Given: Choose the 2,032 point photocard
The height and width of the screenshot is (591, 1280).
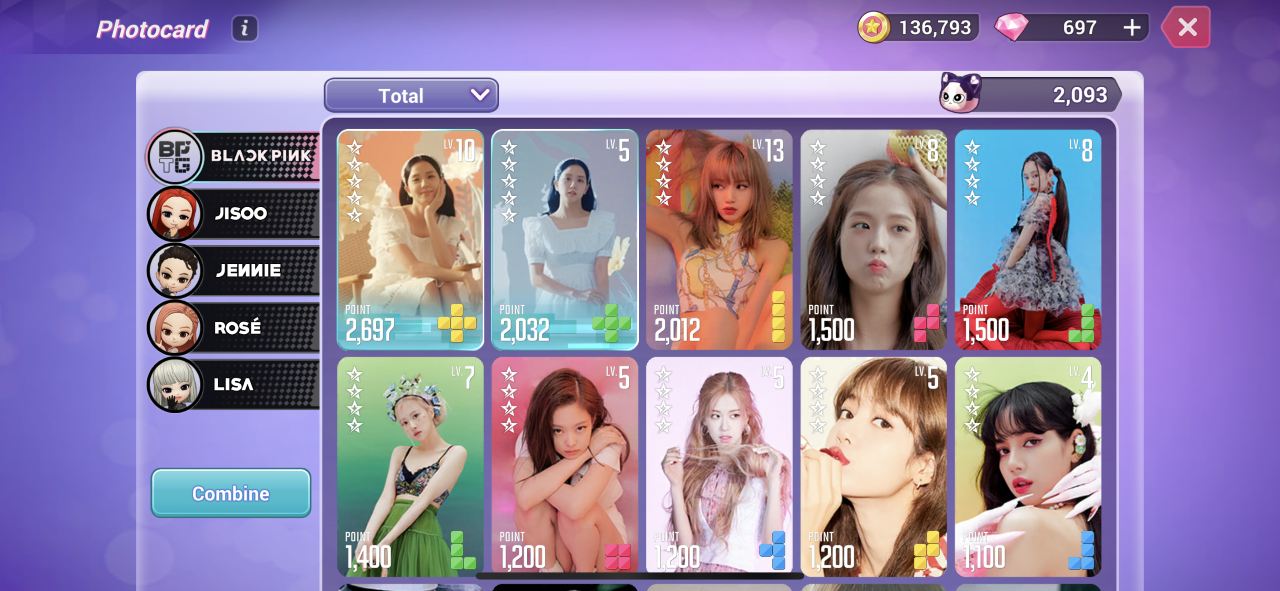Looking at the screenshot, I should [565, 240].
